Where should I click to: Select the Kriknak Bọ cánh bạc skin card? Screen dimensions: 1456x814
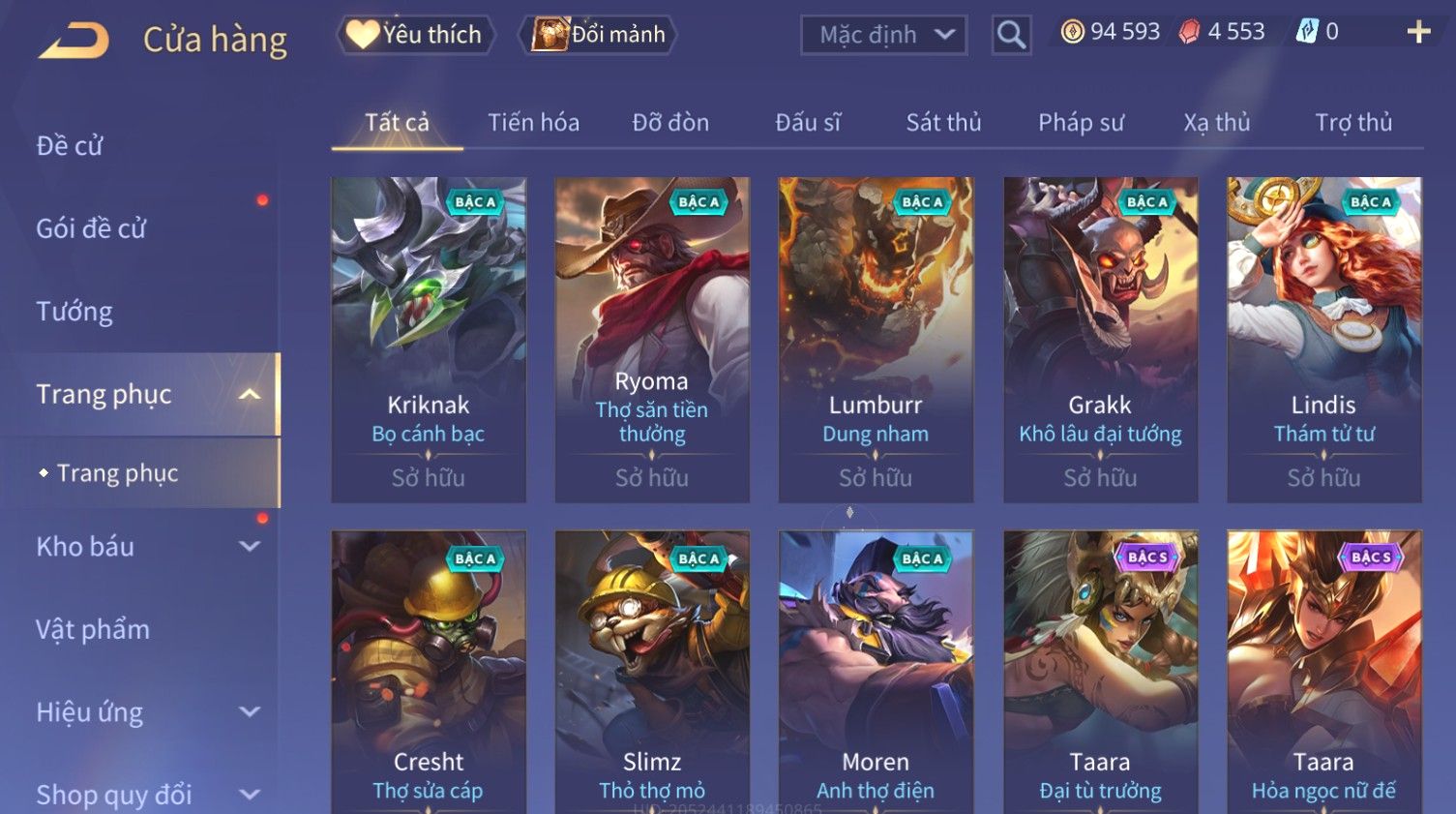[429, 339]
